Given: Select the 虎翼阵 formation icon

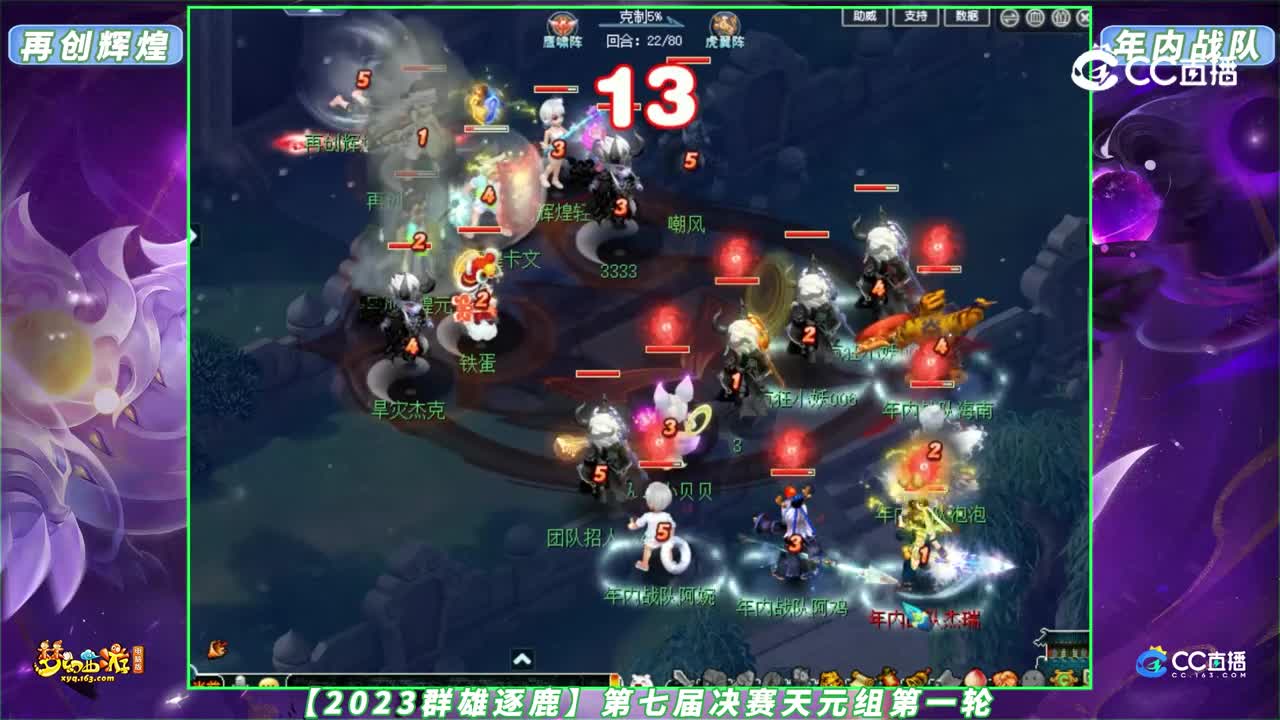Looking at the screenshot, I should pyautogui.click(x=723, y=23).
